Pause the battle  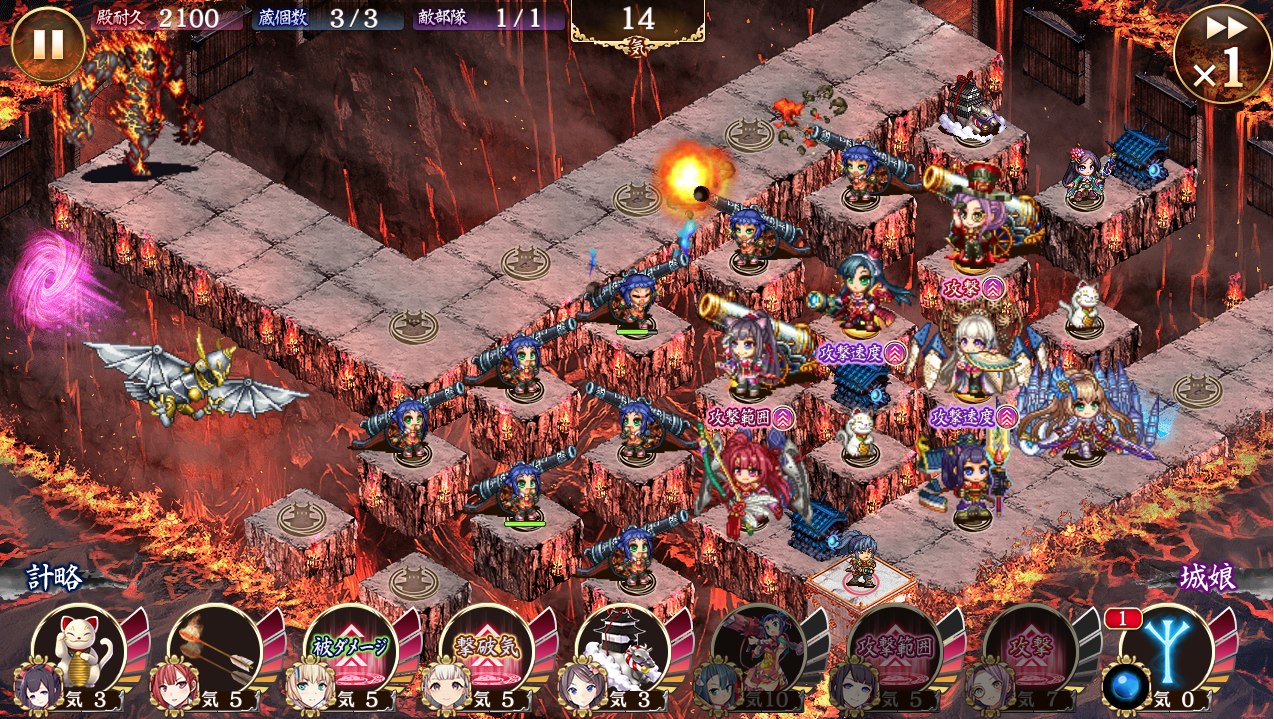[47, 44]
